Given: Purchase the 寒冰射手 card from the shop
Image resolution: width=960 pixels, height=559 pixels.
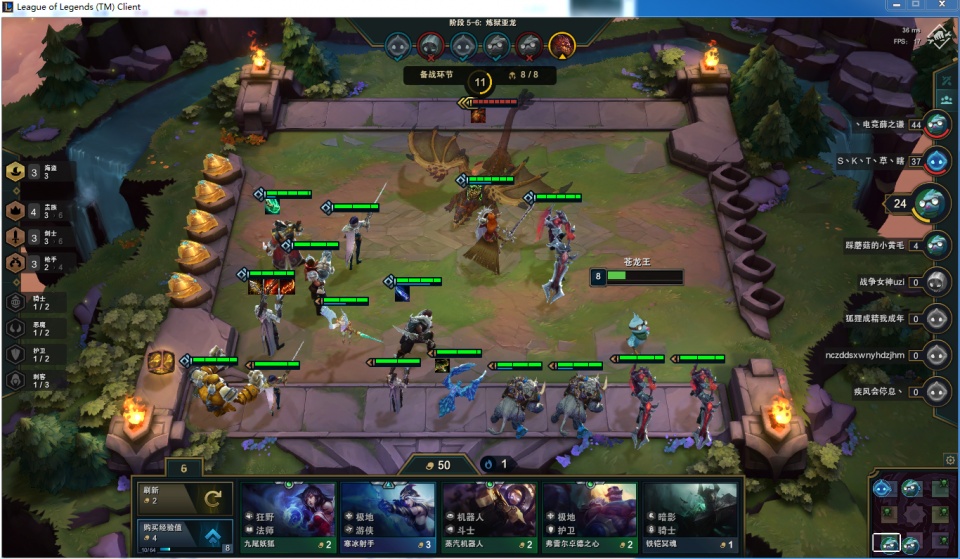Looking at the screenshot, I should (x=388, y=516).
